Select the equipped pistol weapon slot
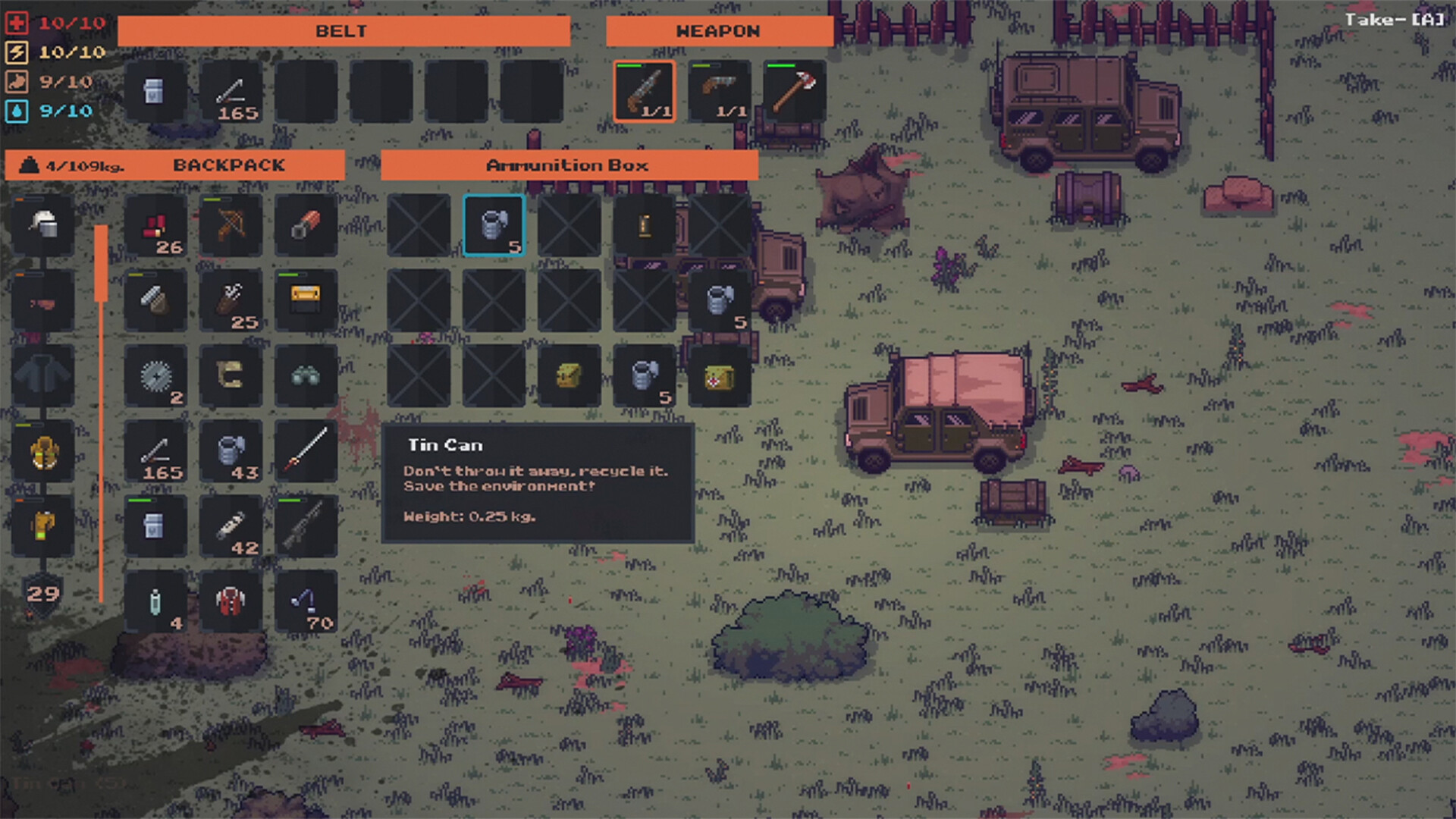 (719, 89)
